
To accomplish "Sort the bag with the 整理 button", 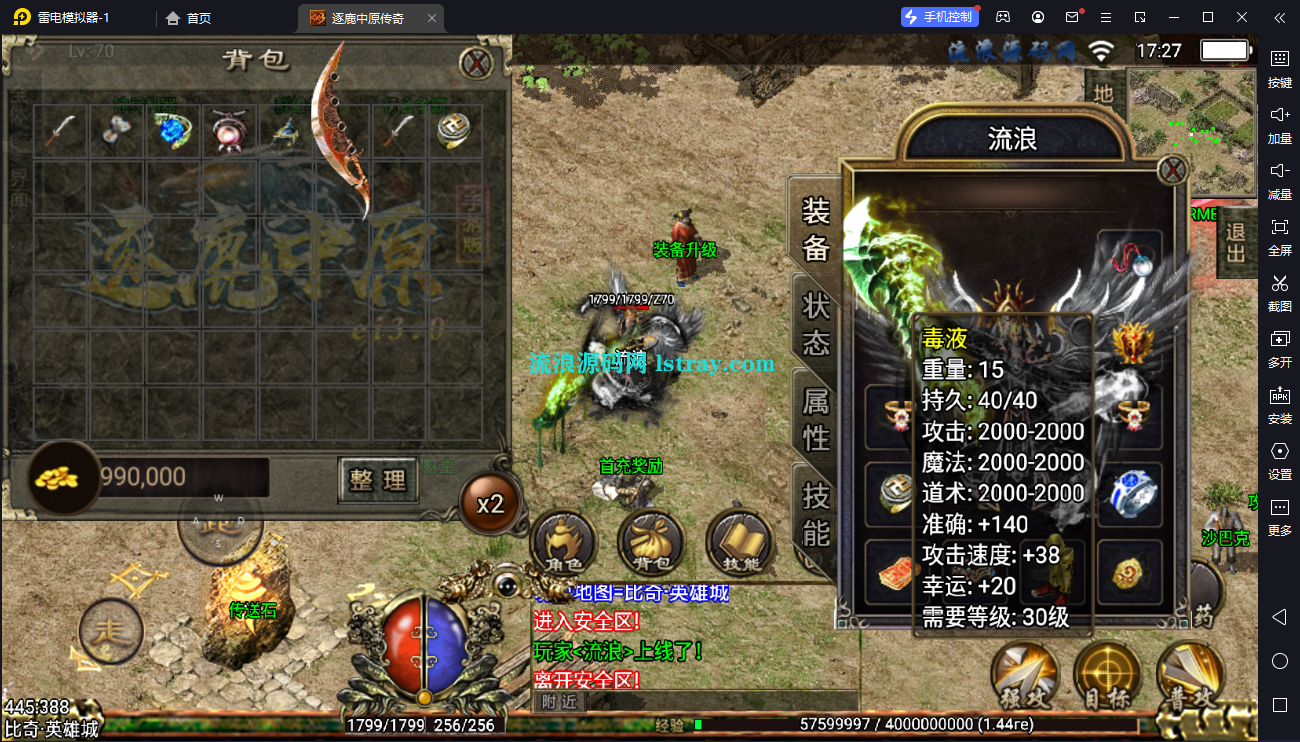I will 377,480.
